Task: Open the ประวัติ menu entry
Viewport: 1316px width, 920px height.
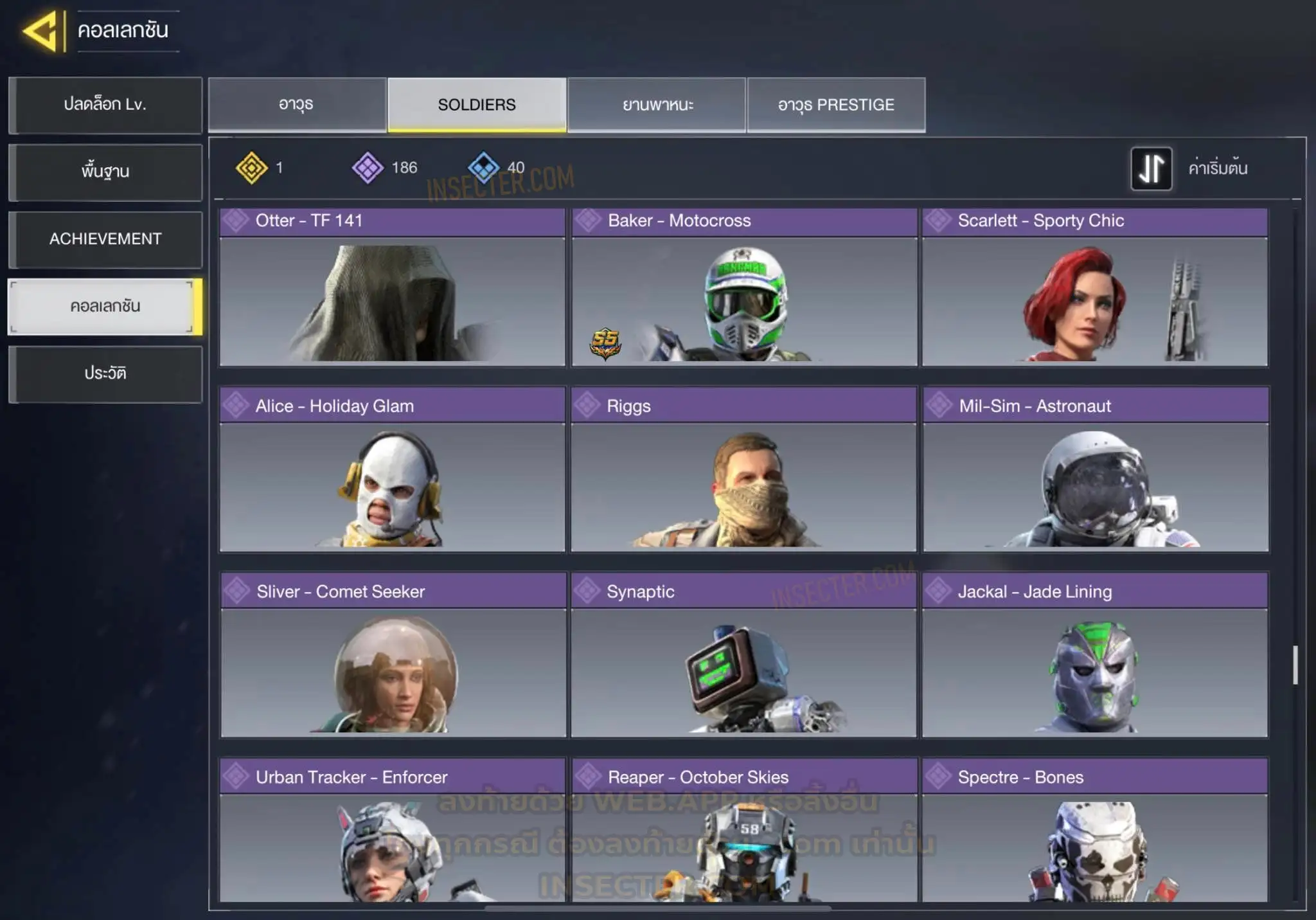Action: [x=105, y=374]
